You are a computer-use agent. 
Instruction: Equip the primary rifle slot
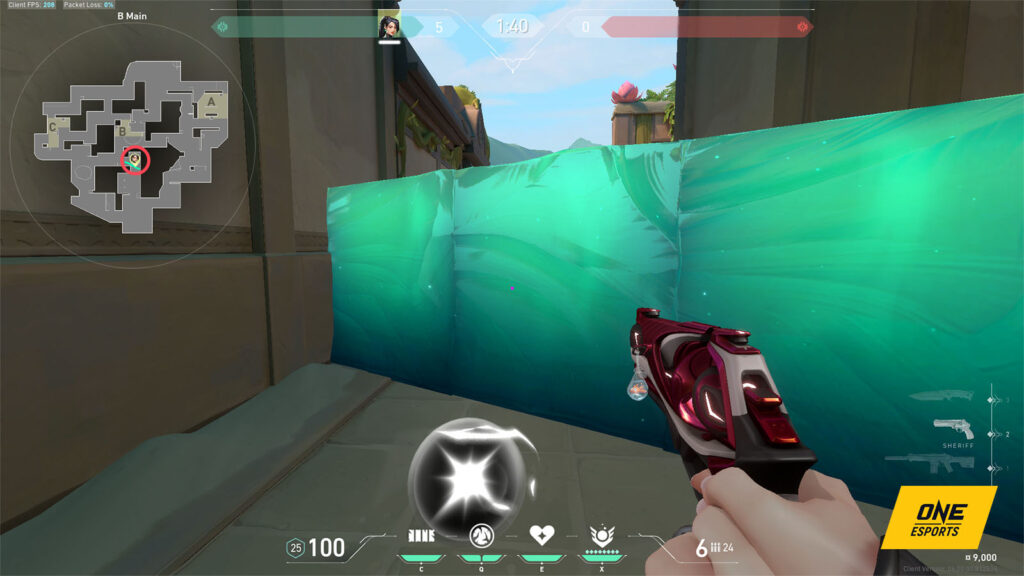[x=930, y=464]
